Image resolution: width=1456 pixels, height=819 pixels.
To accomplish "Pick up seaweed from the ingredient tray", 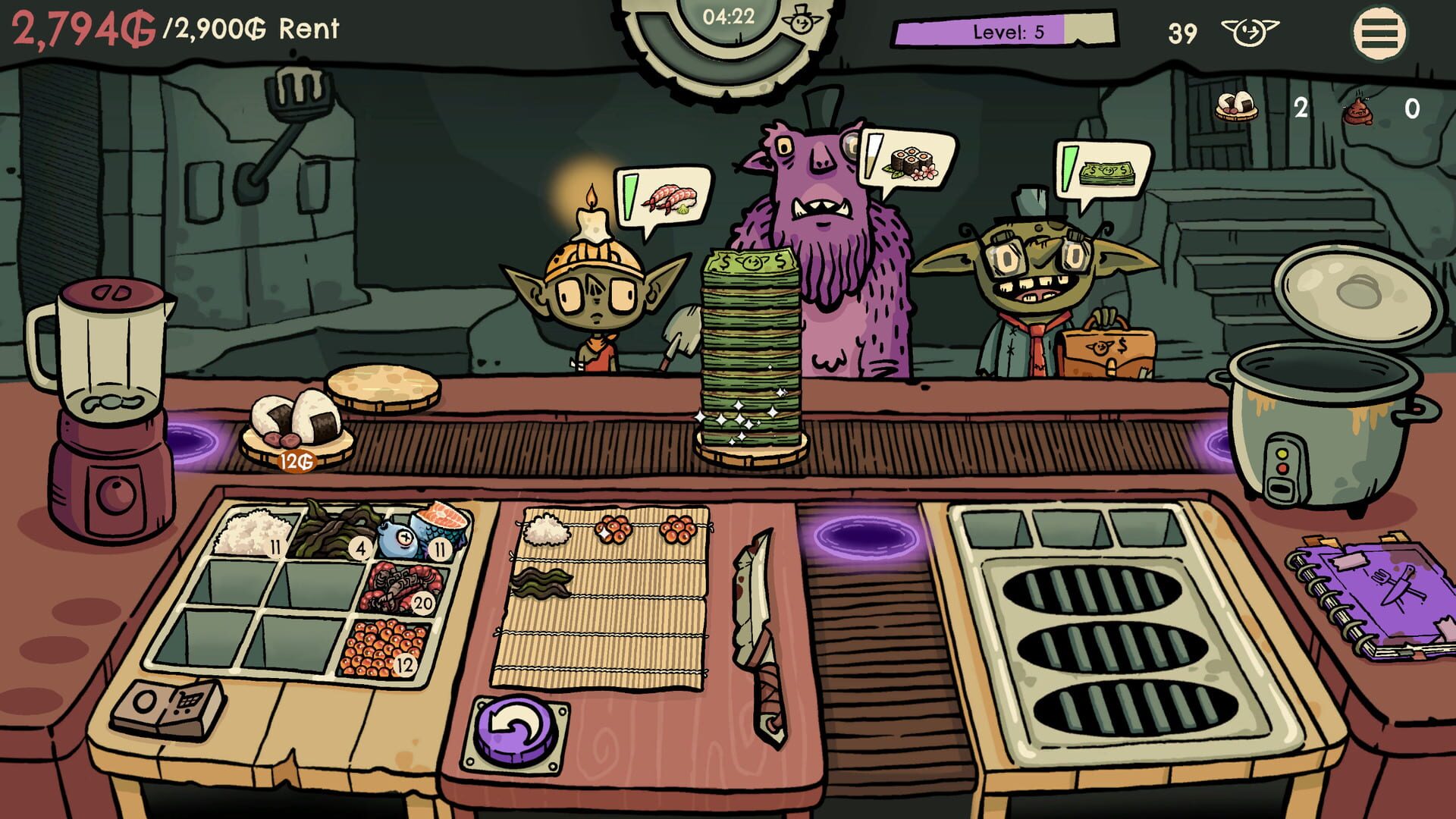I will [x=334, y=531].
